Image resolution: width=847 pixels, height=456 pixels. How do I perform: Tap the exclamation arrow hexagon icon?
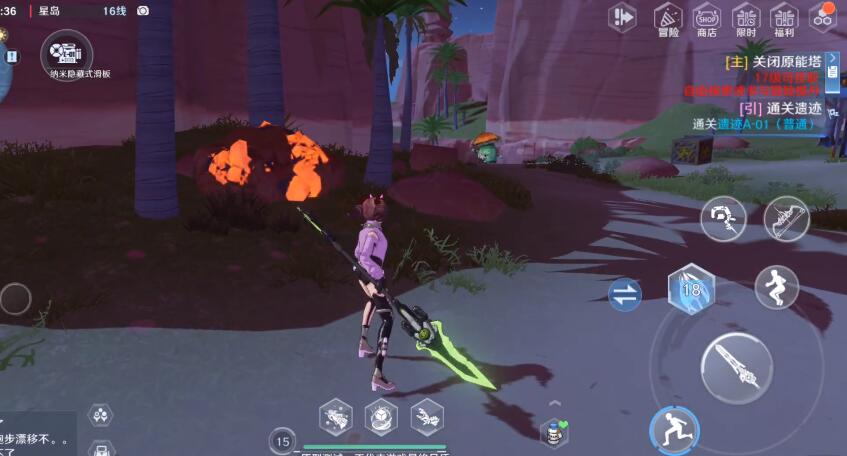(x=623, y=17)
